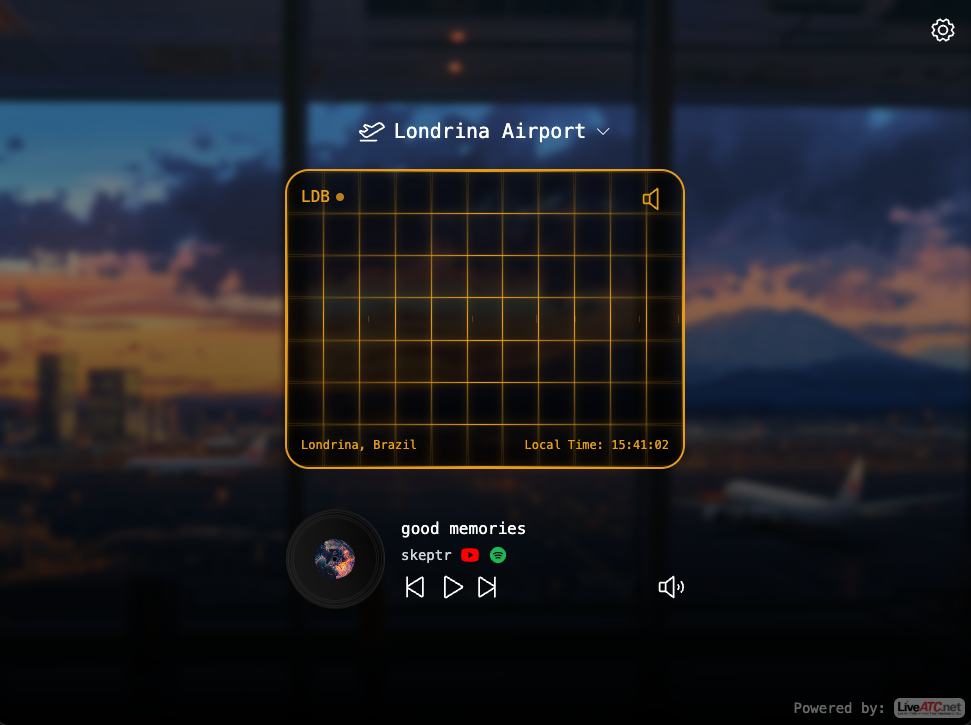The width and height of the screenshot is (971, 725).
Task: Play the good memories track
Action: tap(452, 587)
